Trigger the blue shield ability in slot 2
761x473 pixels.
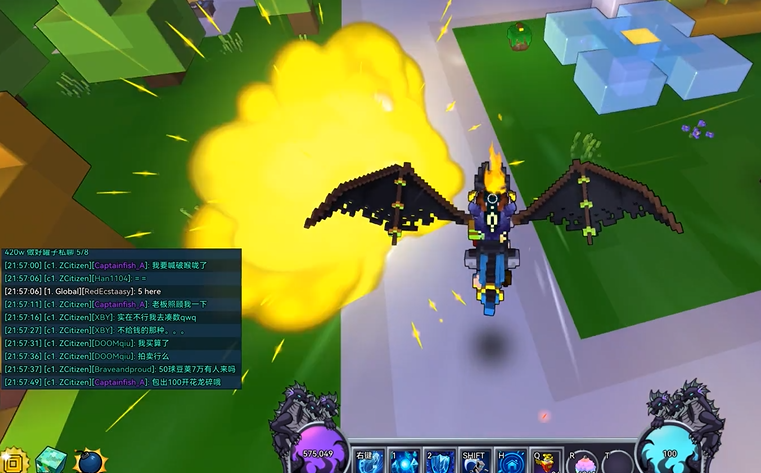(x=437, y=462)
